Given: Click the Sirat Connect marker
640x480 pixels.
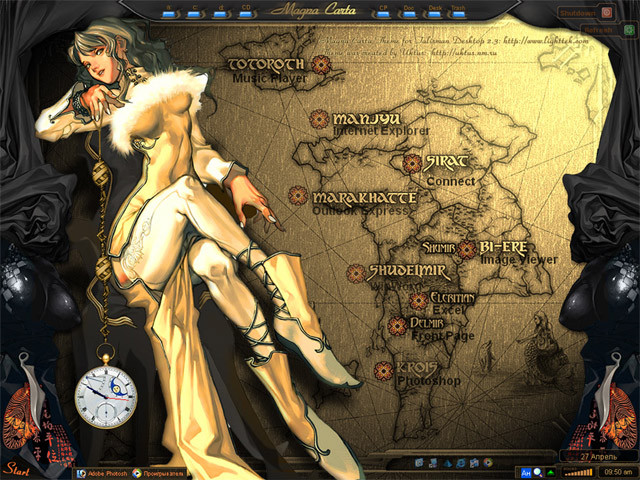Looking at the screenshot, I should pyautogui.click(x=412, y=163).
